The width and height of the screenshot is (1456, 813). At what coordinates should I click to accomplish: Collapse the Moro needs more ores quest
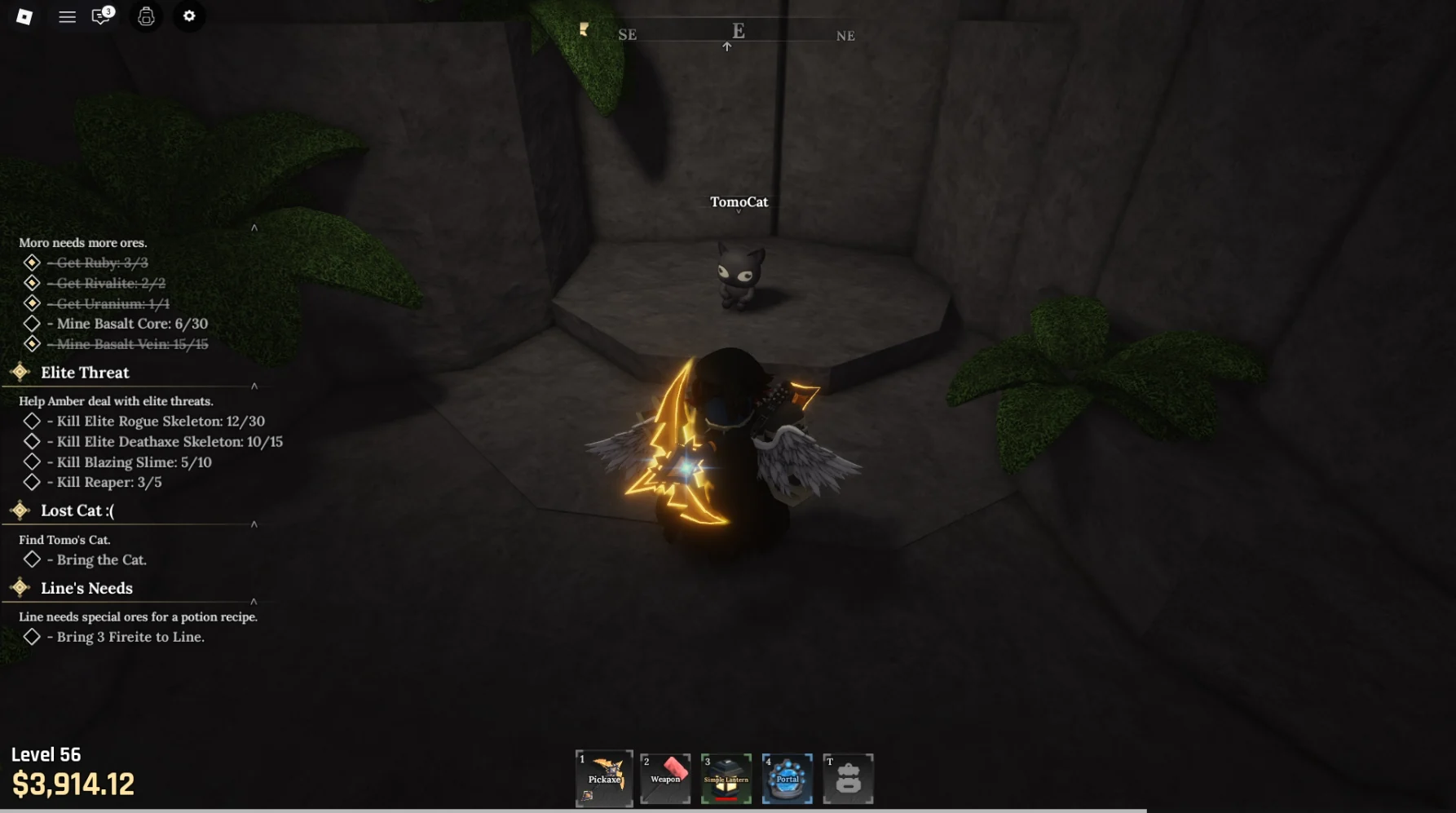[x=255, y=229]
